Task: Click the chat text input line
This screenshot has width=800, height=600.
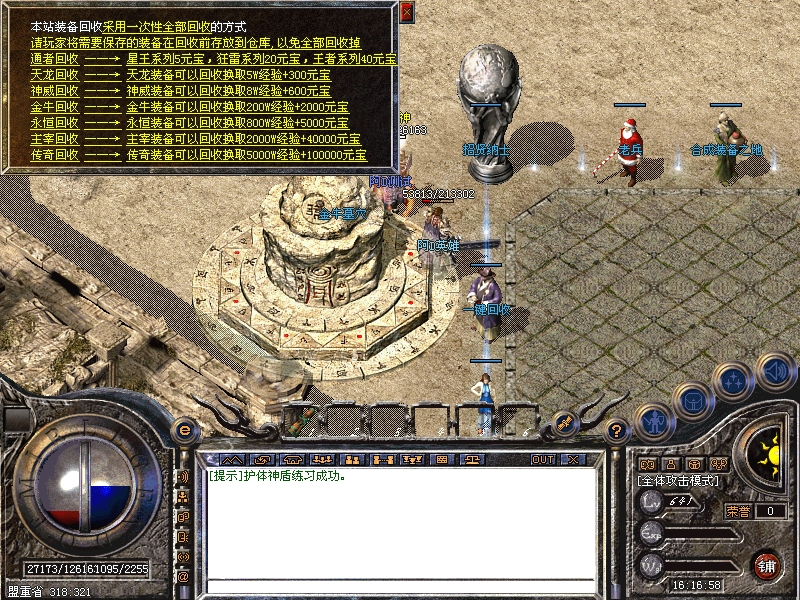Action: (400, 586)
